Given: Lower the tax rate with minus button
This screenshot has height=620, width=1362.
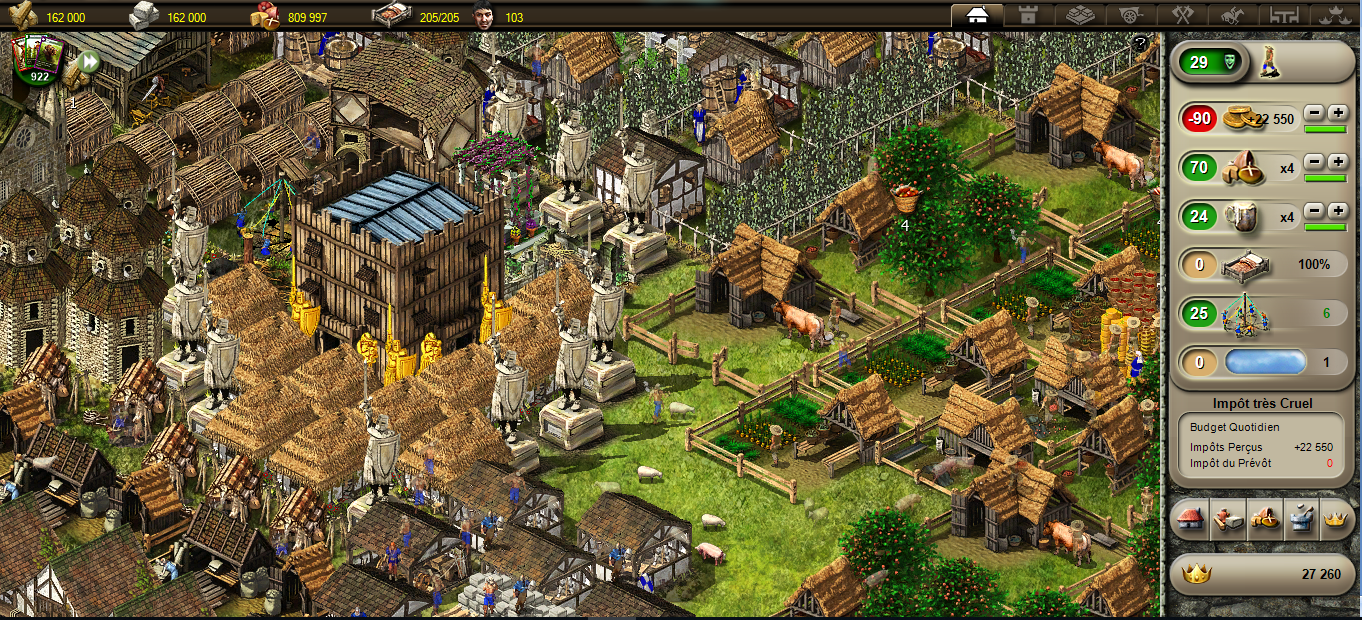Looking at the screenshot, I should (1314, 113).
